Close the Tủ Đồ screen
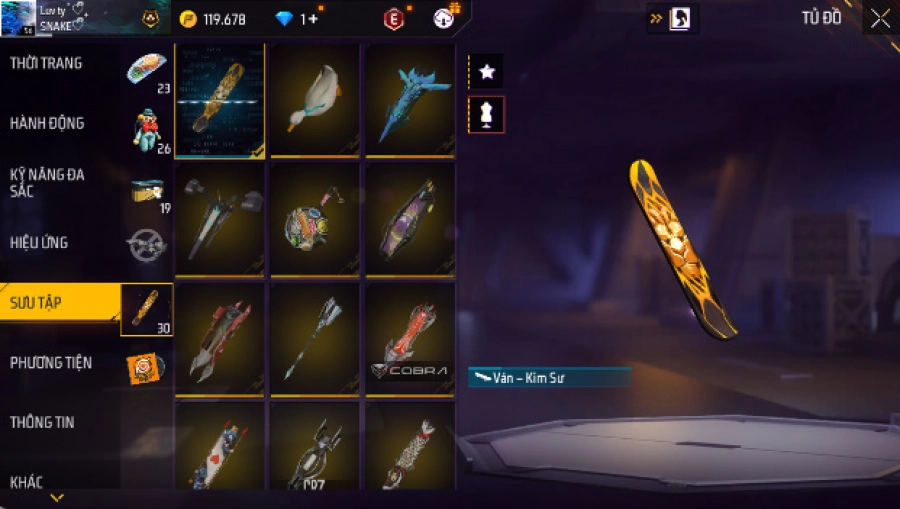This screenshot has height=509, width=900. point(880,18)
